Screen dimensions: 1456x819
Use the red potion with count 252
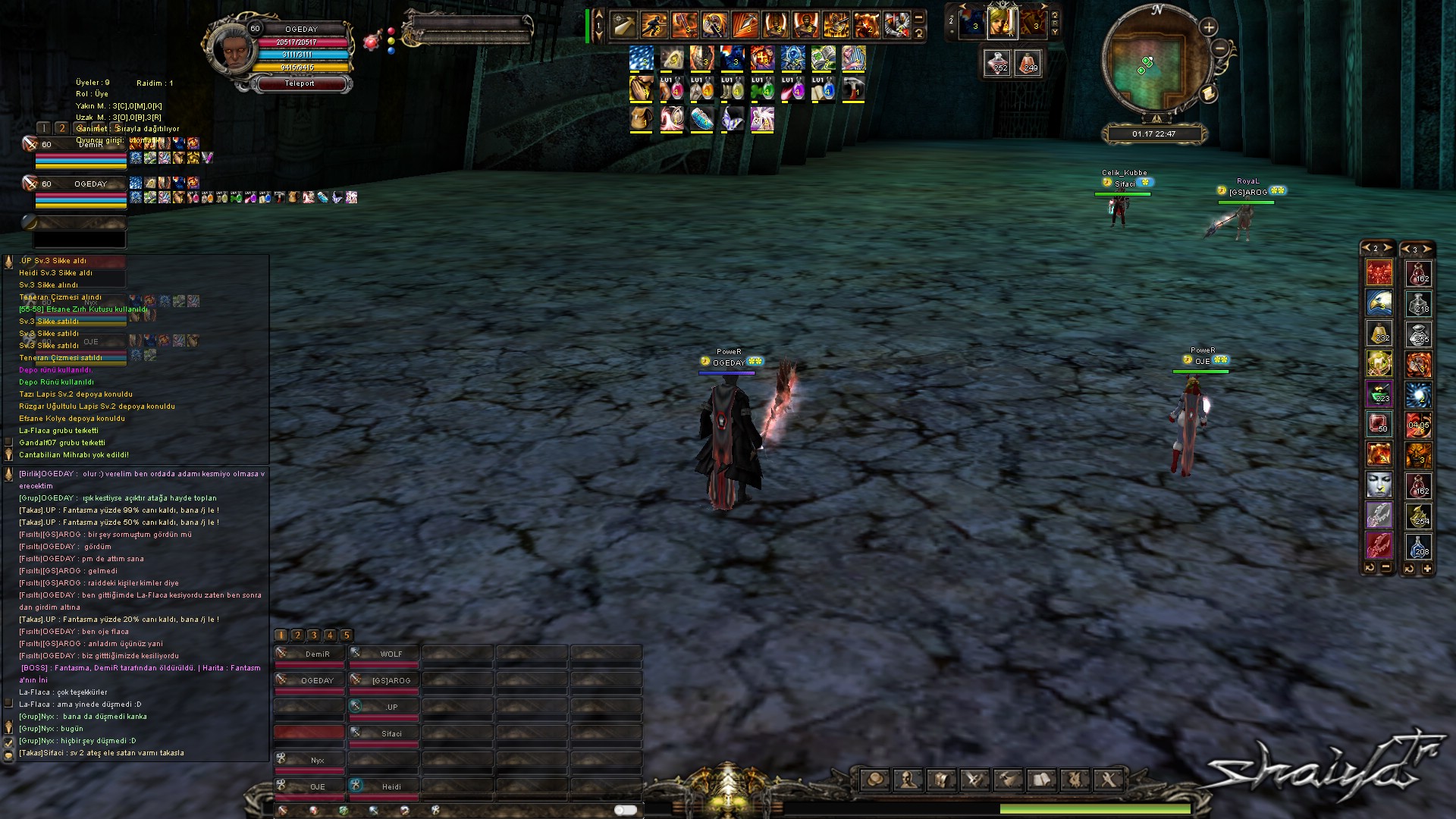coord(998,63)
